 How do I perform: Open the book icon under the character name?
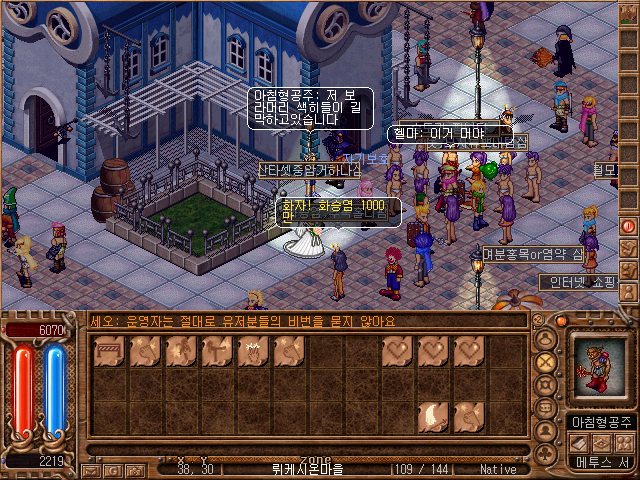coord(579,442)
